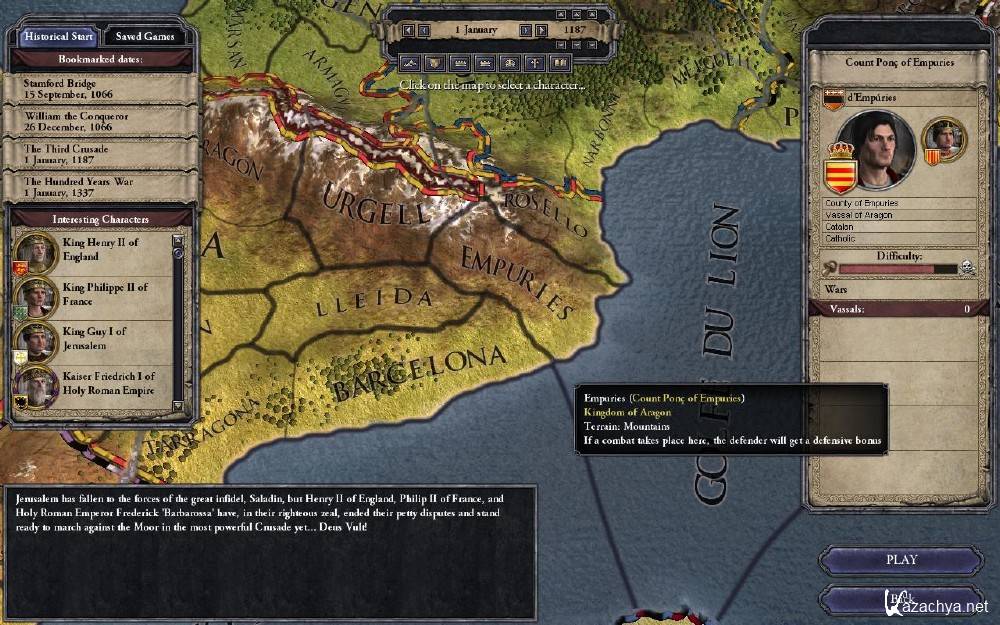Activate the open book map mode icon
This screenshot has width=1000, height=625.
click(560, 63)
